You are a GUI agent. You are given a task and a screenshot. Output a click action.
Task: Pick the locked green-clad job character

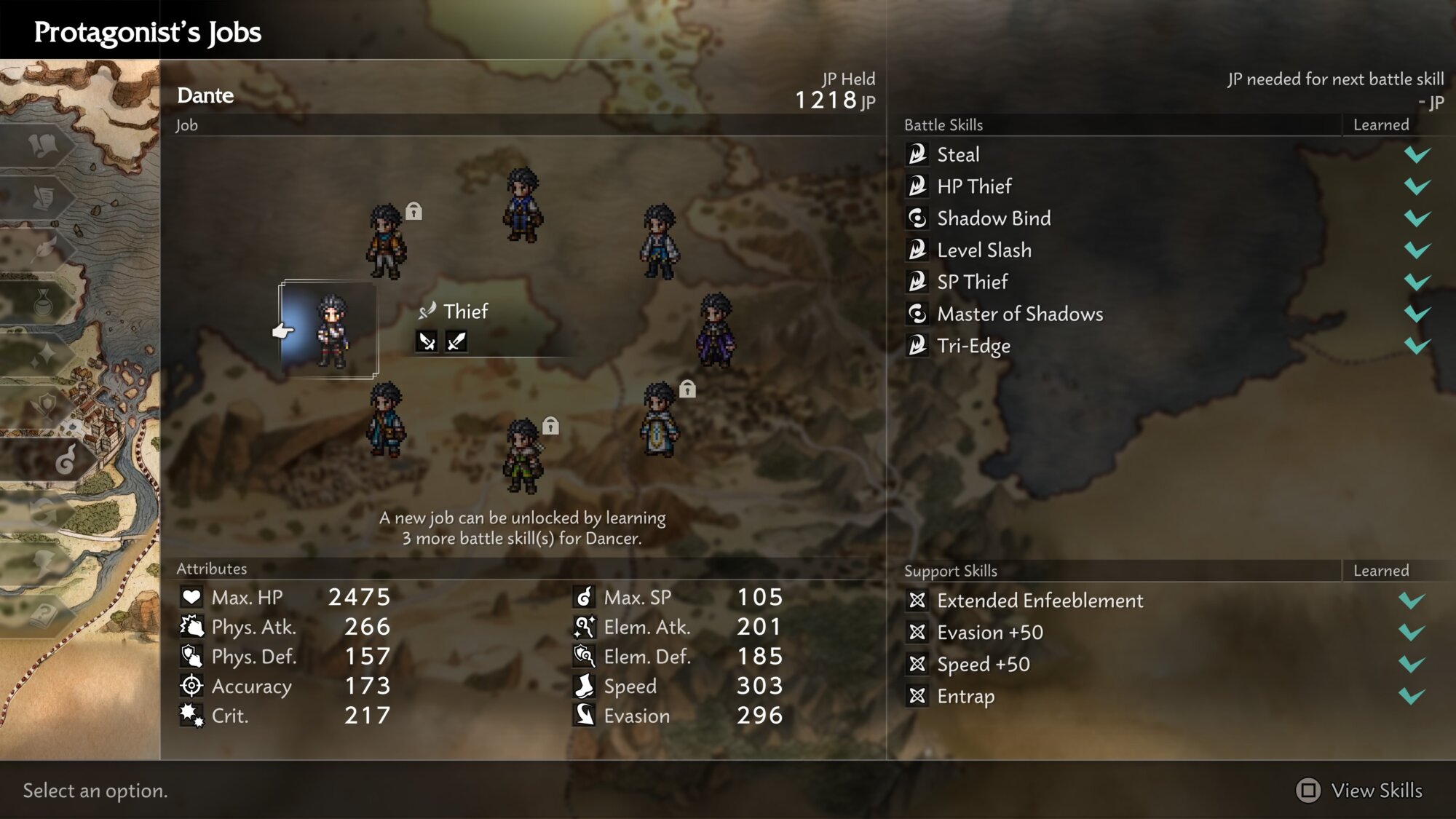(x=523, y=456)
